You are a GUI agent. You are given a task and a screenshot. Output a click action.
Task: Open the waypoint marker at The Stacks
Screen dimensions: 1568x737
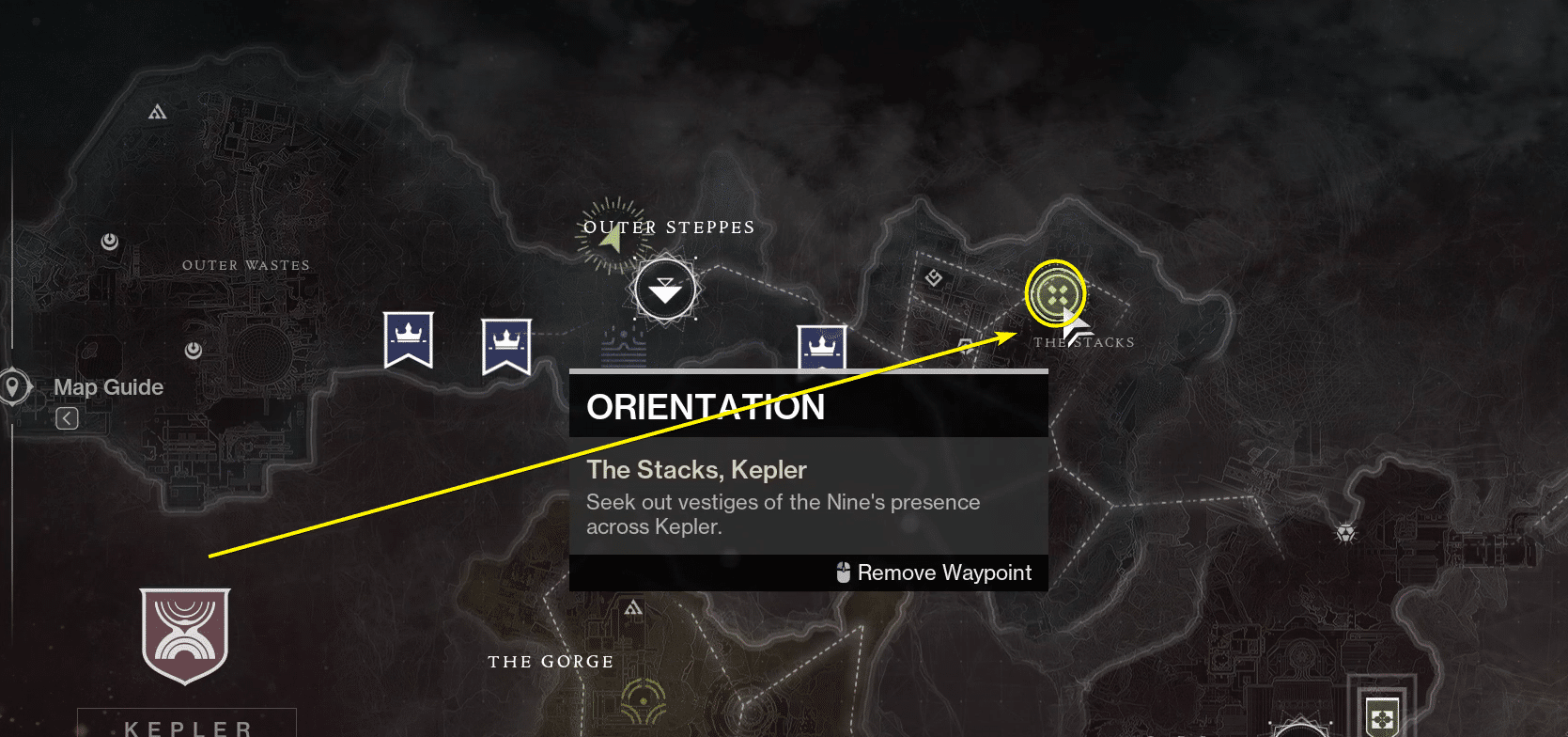tap(1055, 293)
